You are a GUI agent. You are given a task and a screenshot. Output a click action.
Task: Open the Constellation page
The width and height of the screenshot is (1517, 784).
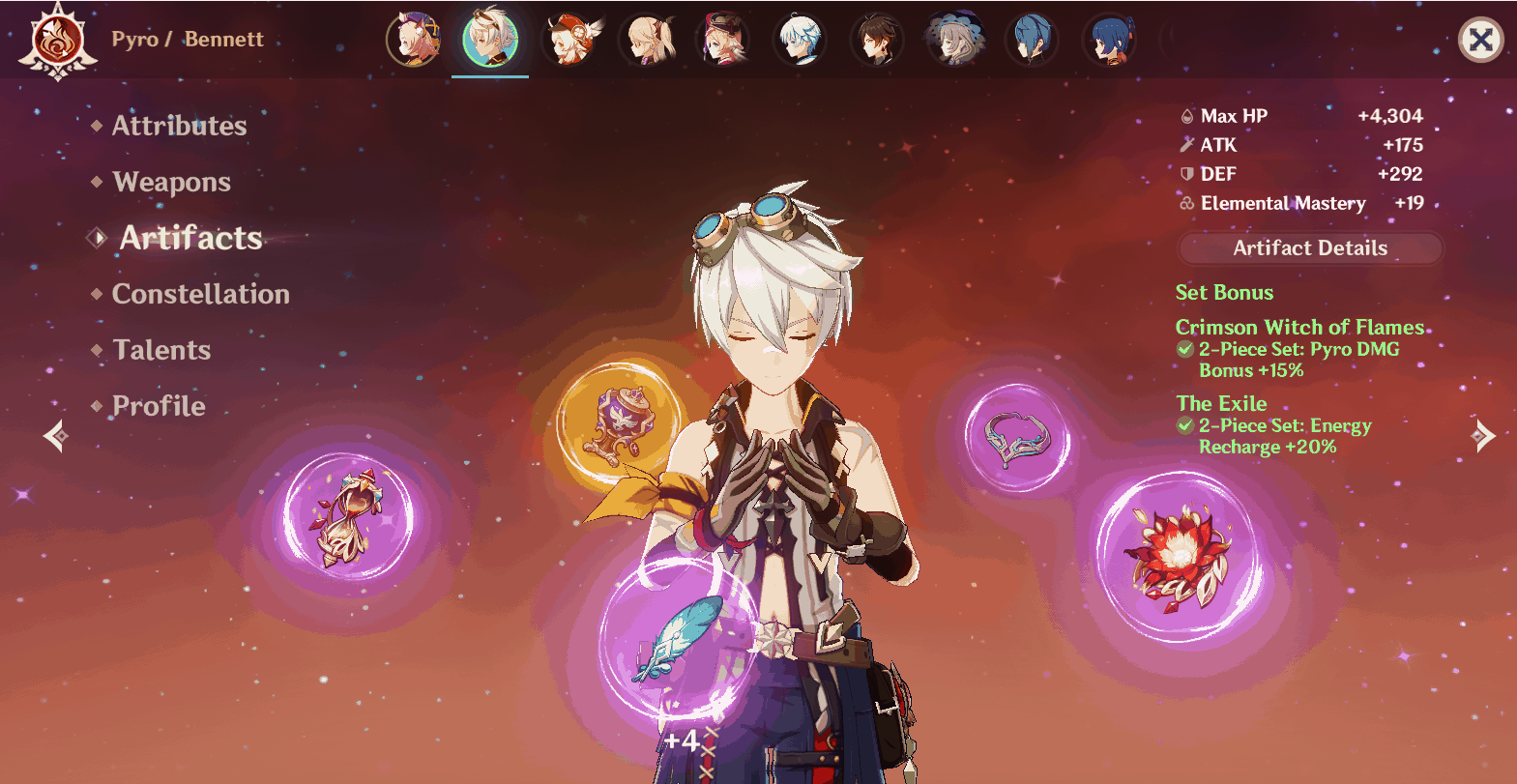click(x=200, y=294)
